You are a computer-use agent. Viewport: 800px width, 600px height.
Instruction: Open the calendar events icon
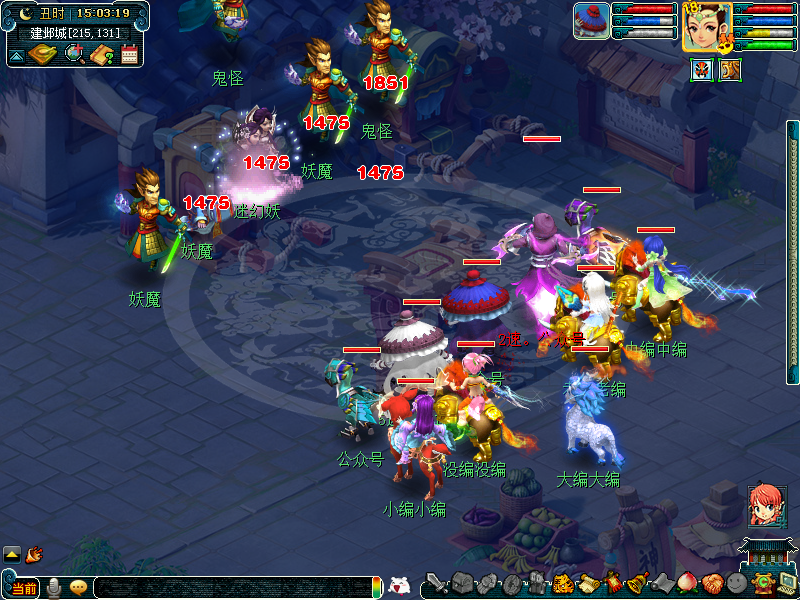(129, 54)
